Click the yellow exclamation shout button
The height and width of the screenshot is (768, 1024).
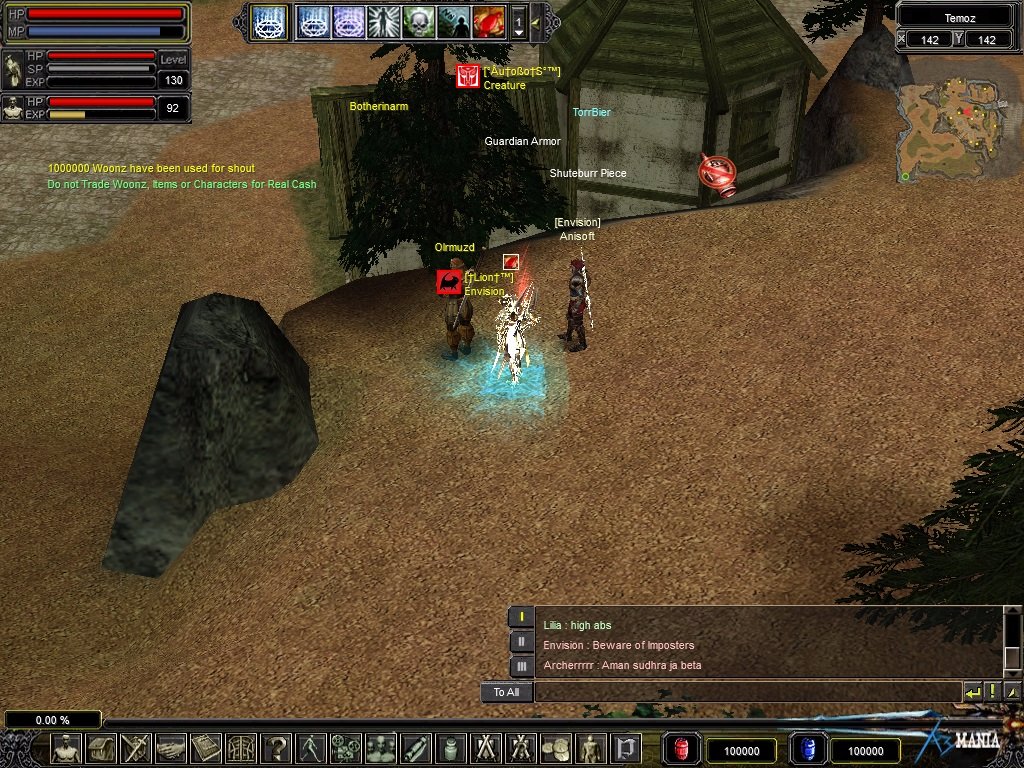pos(993,692)
